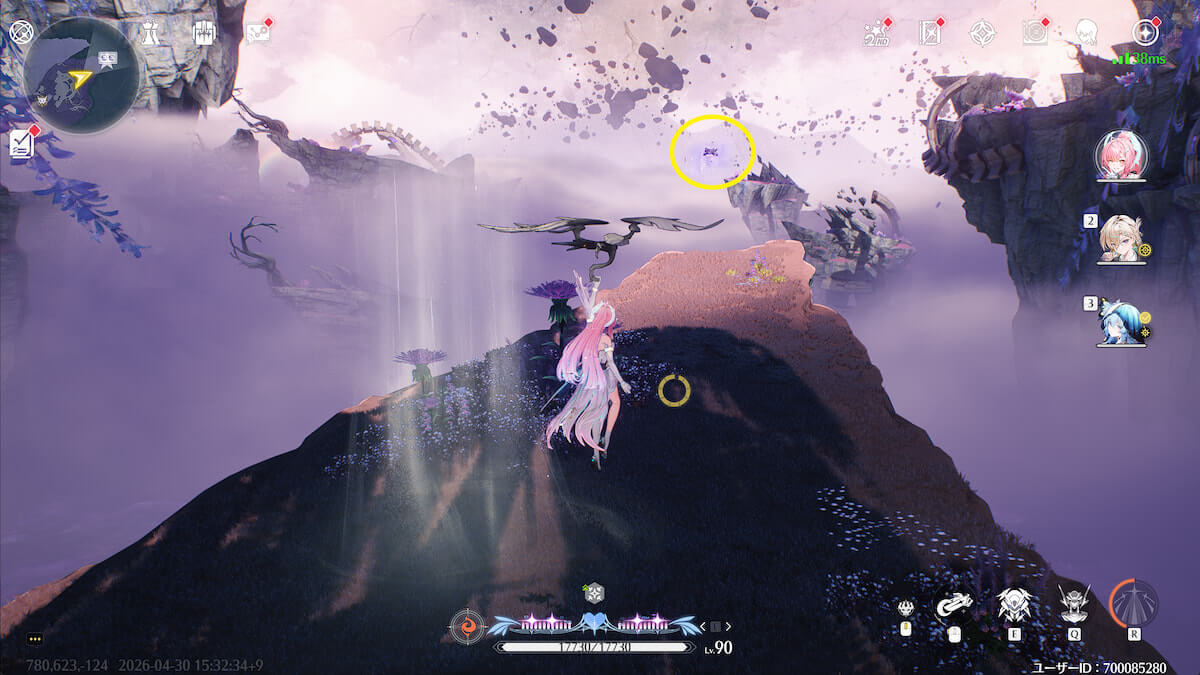Open the four-point star menu in top corner
Image resolution: width=1200 pixels, height=675 pixels.
click(1144, 32)
